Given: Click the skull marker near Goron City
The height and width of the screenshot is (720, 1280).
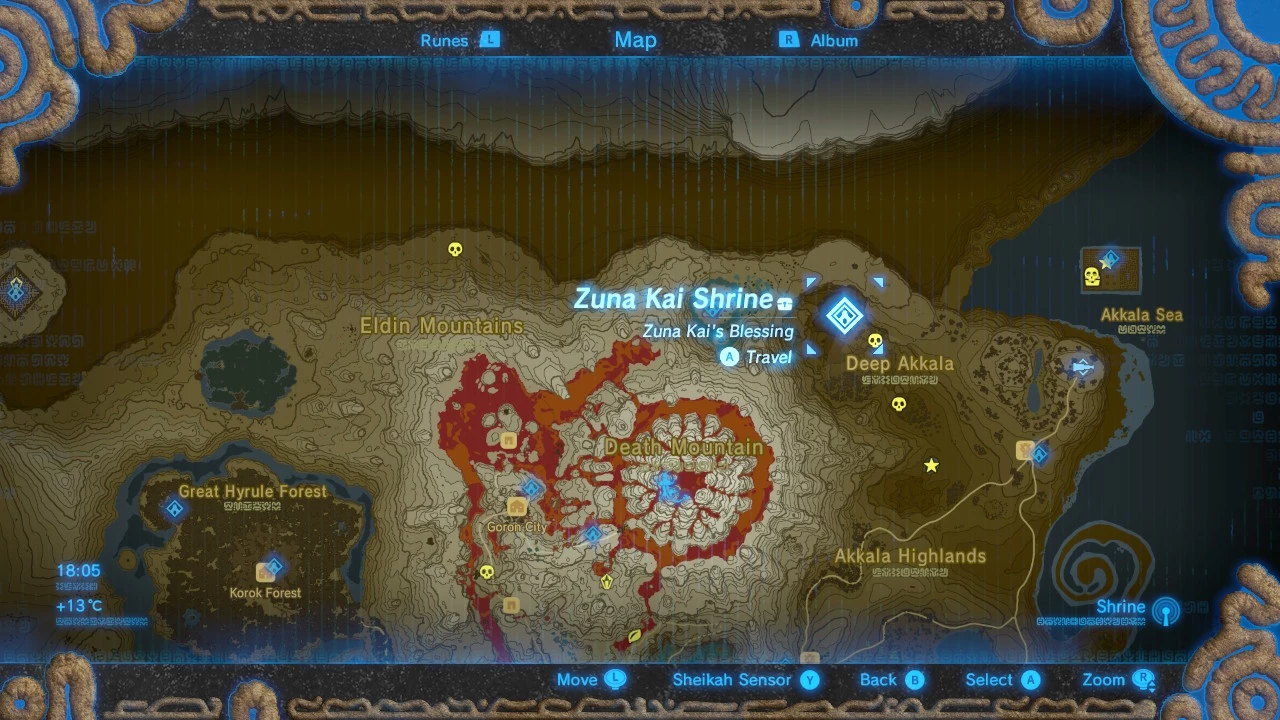Looking at the screenshot, I should 487,573.
